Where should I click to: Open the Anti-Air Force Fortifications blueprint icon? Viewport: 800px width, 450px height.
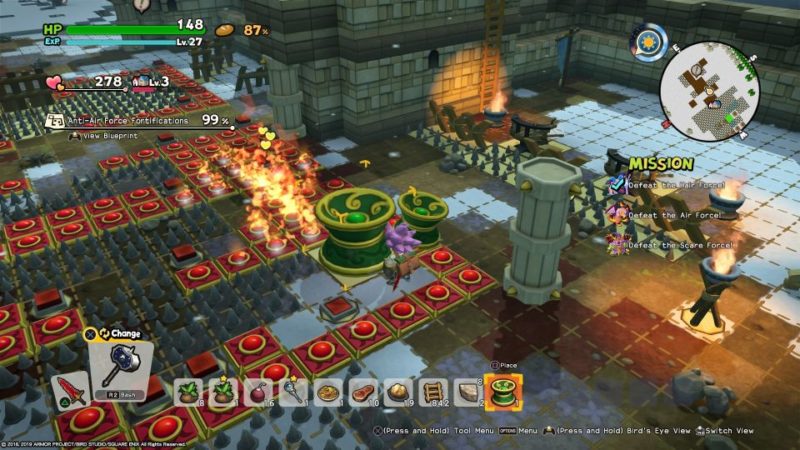coord(57,121)
